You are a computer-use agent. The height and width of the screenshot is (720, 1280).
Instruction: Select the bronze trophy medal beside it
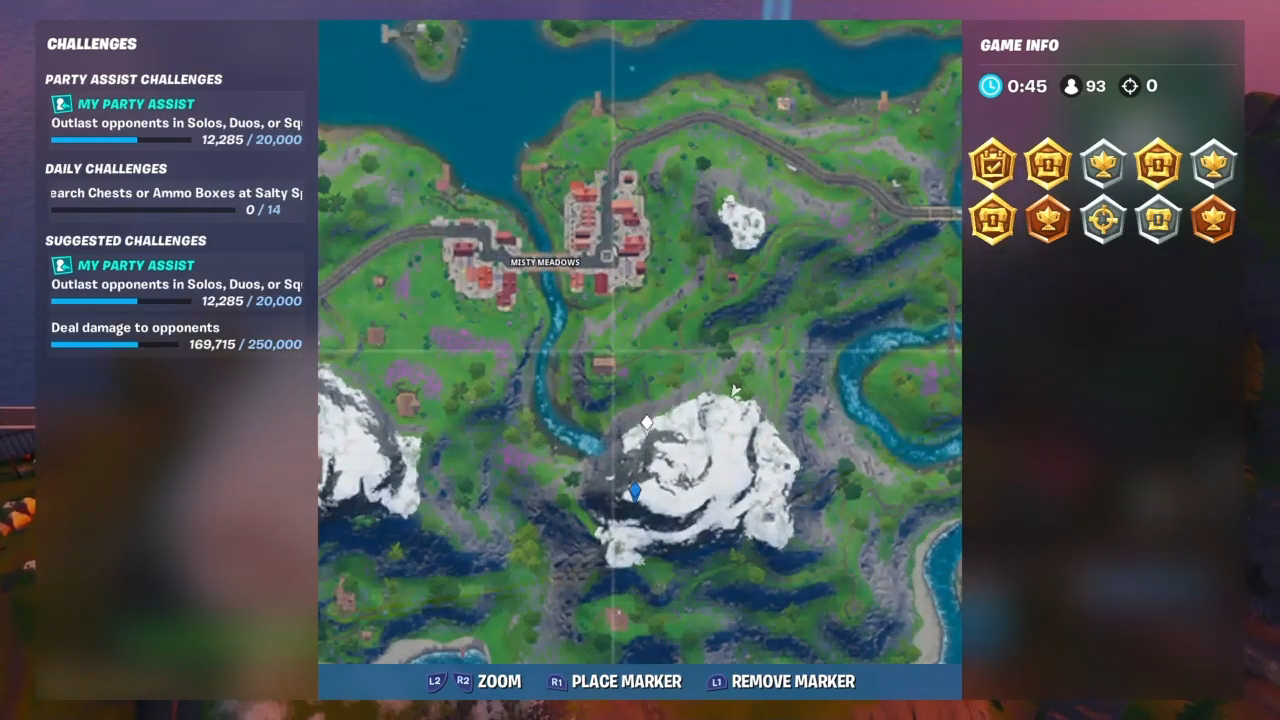pos(1048,221)
